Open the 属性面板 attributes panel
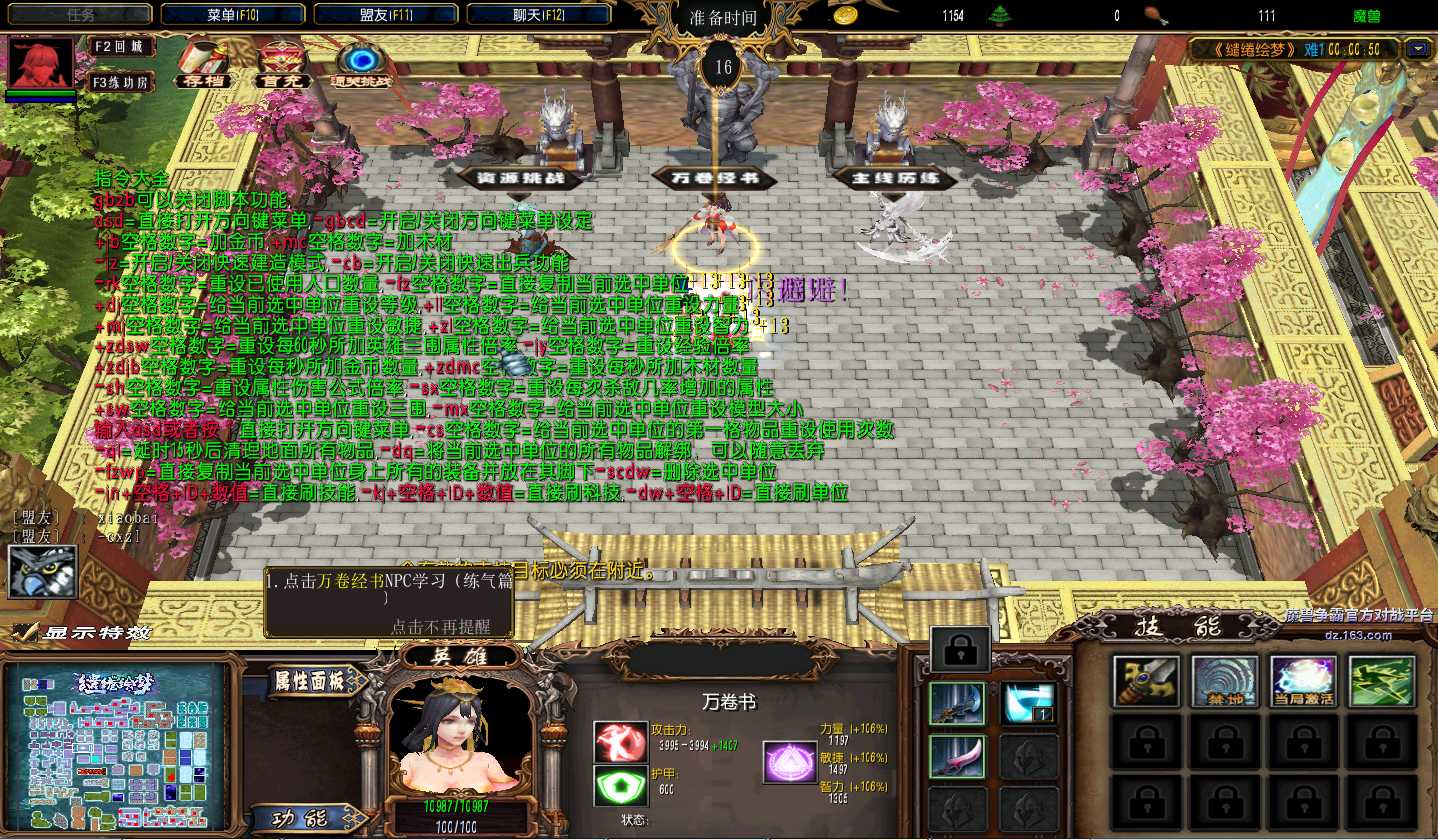The width and height of the screenshot is (1438, 840). click(309, 682)
